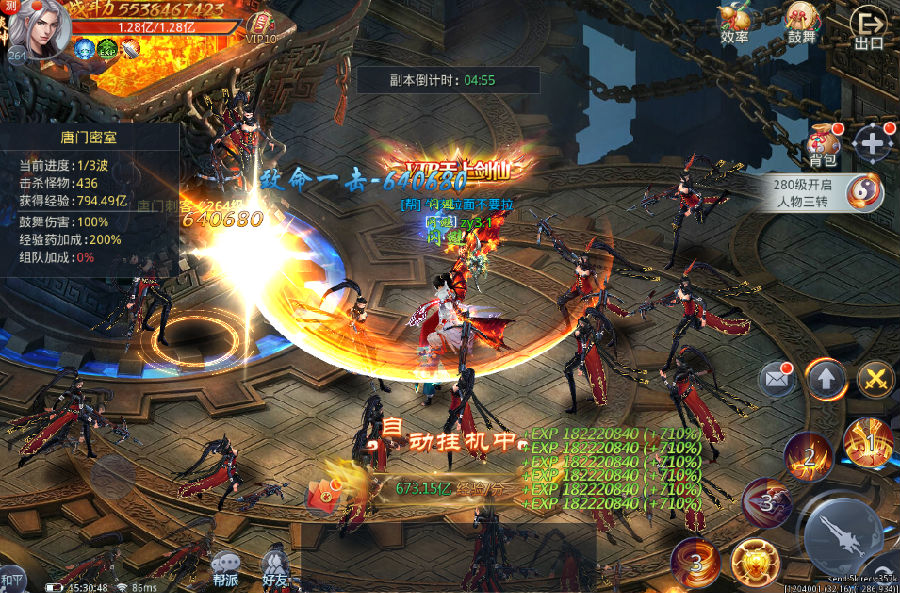Expand the round plus menu button

[x=873, y=142]
